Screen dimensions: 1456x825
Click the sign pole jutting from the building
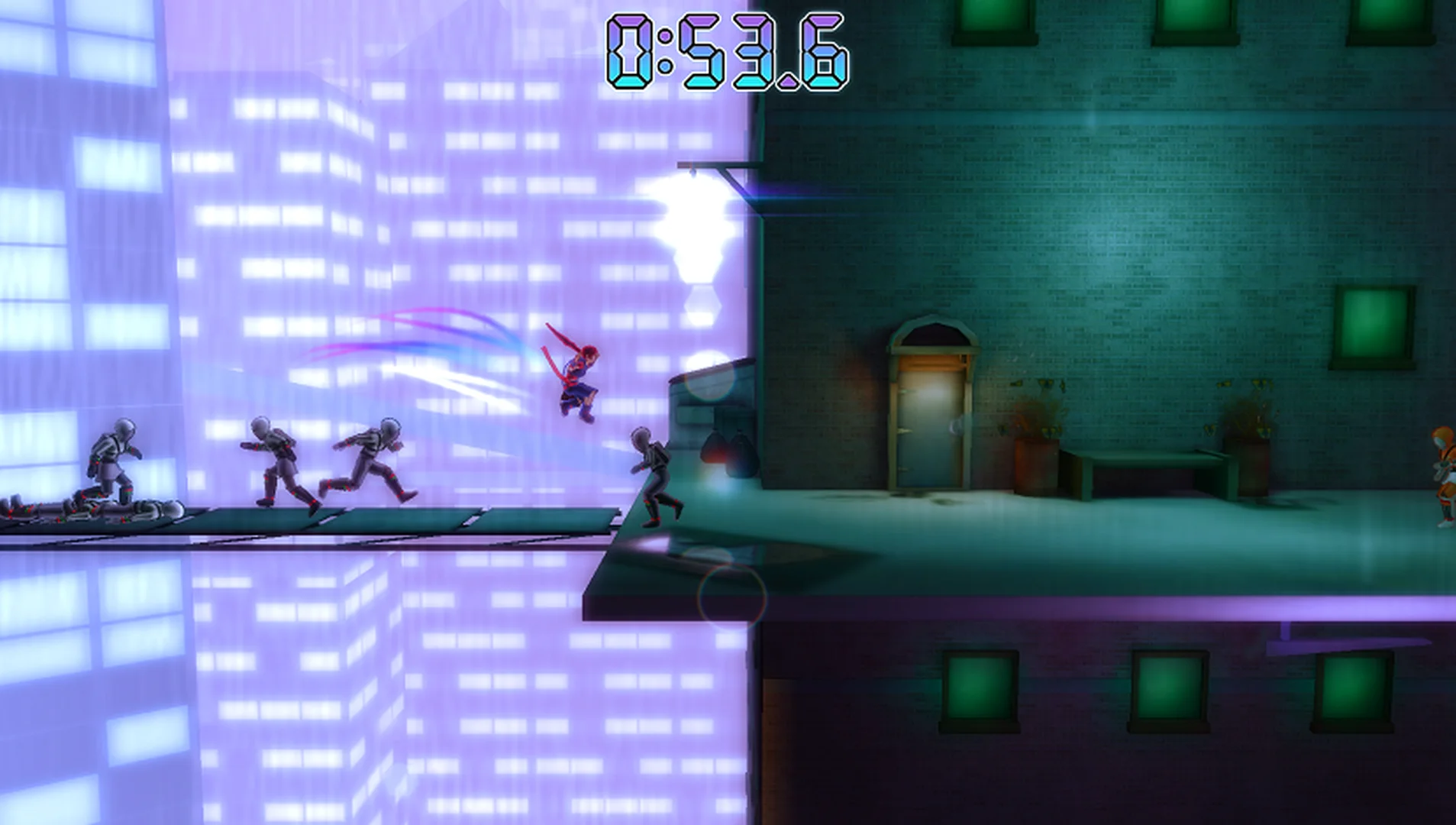710,164
